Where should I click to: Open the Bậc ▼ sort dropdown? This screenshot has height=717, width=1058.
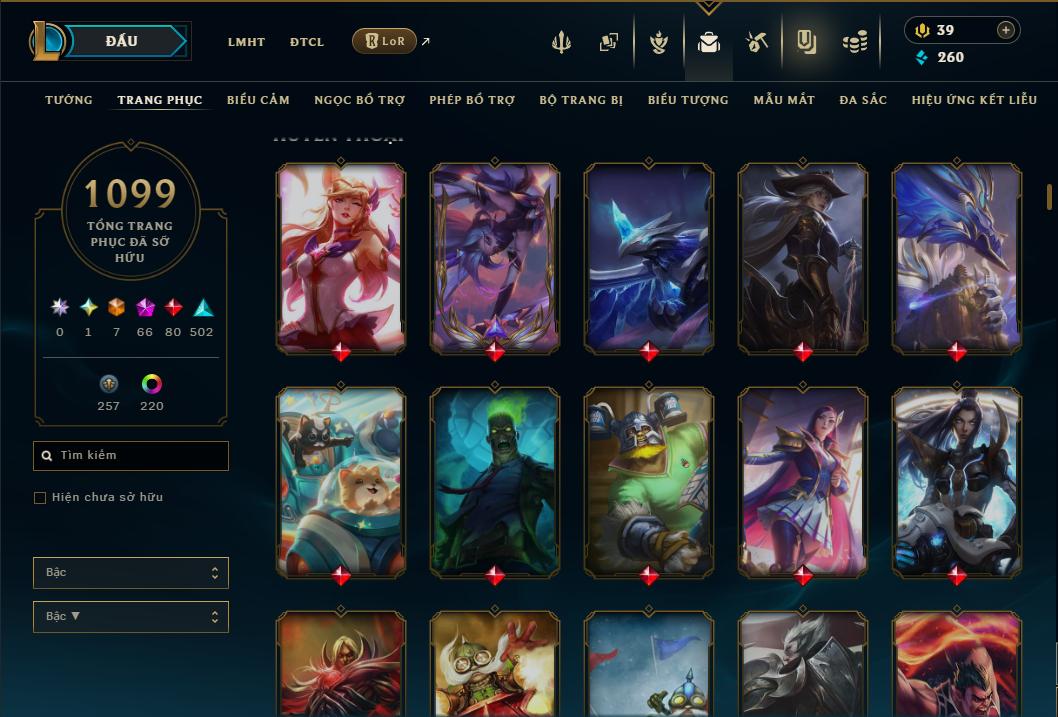click(131, 617)
